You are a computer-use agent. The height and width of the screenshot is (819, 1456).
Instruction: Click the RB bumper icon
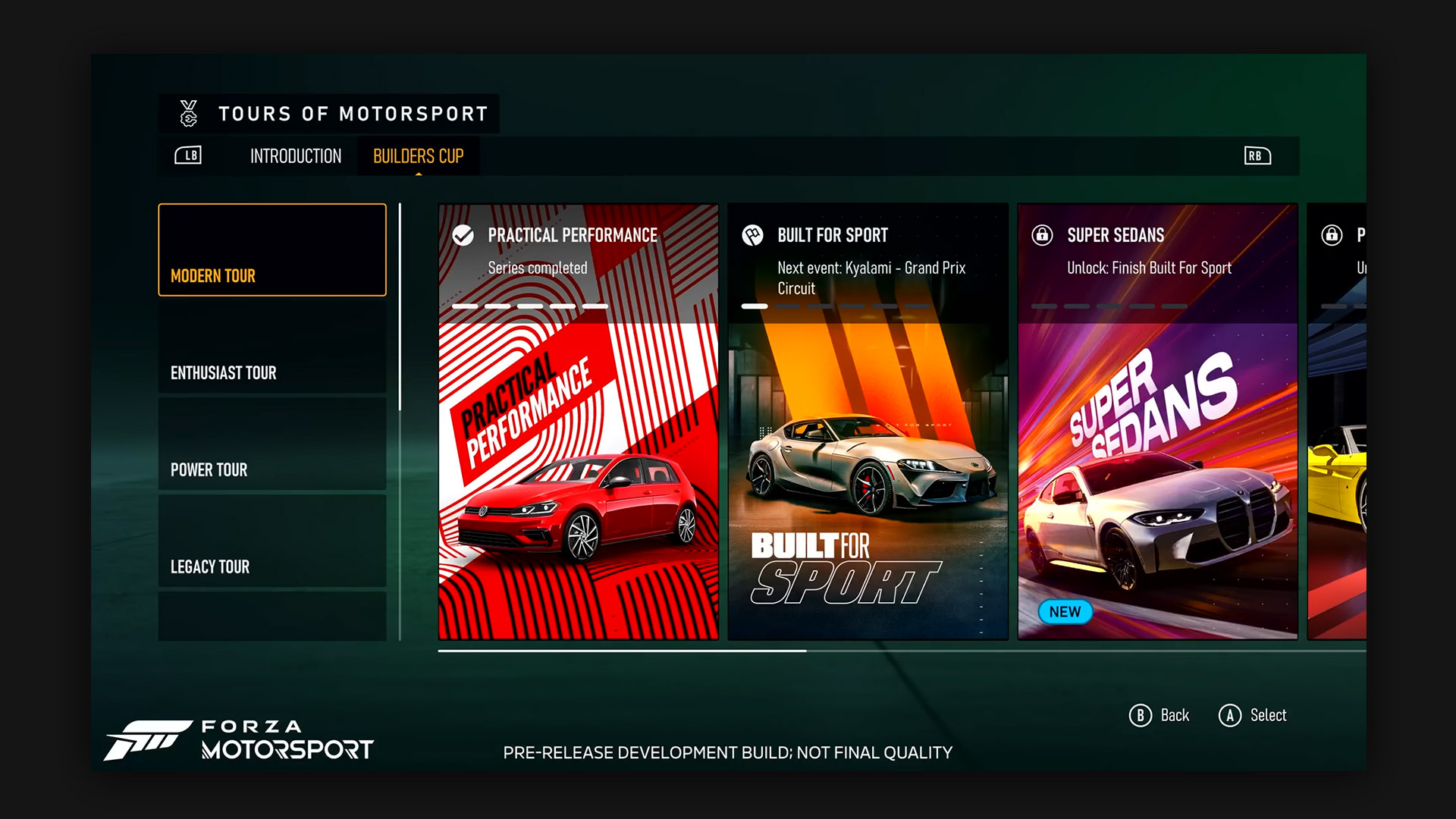click(1257, 156)
